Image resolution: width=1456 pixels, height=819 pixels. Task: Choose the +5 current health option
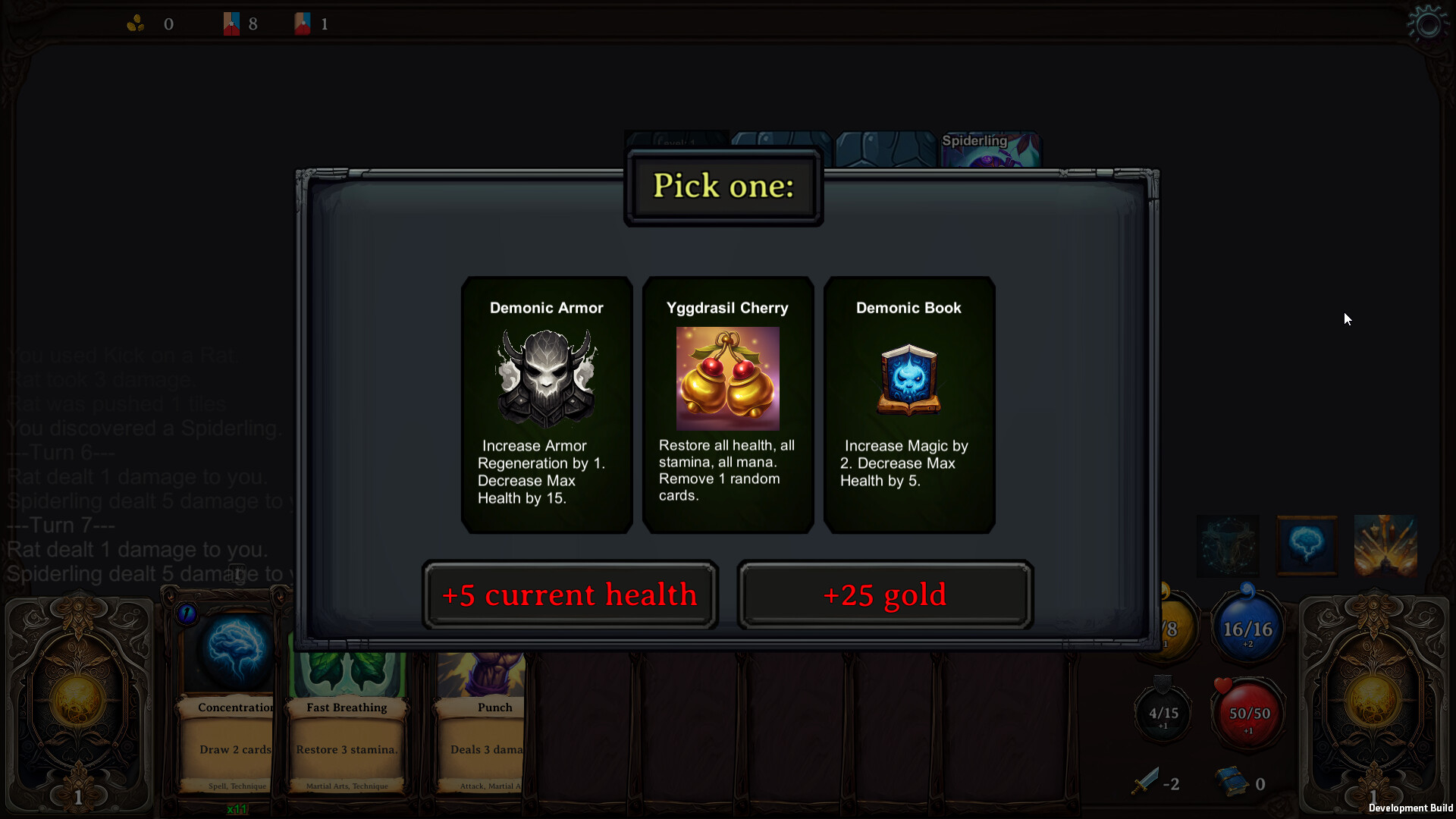(x=570, y=595)
